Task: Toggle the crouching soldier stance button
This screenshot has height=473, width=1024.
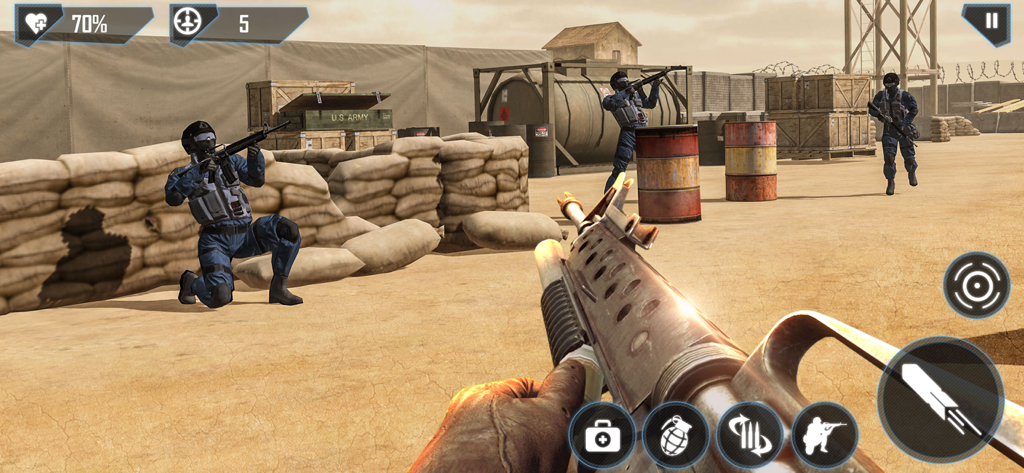Action: coord(825,436)
